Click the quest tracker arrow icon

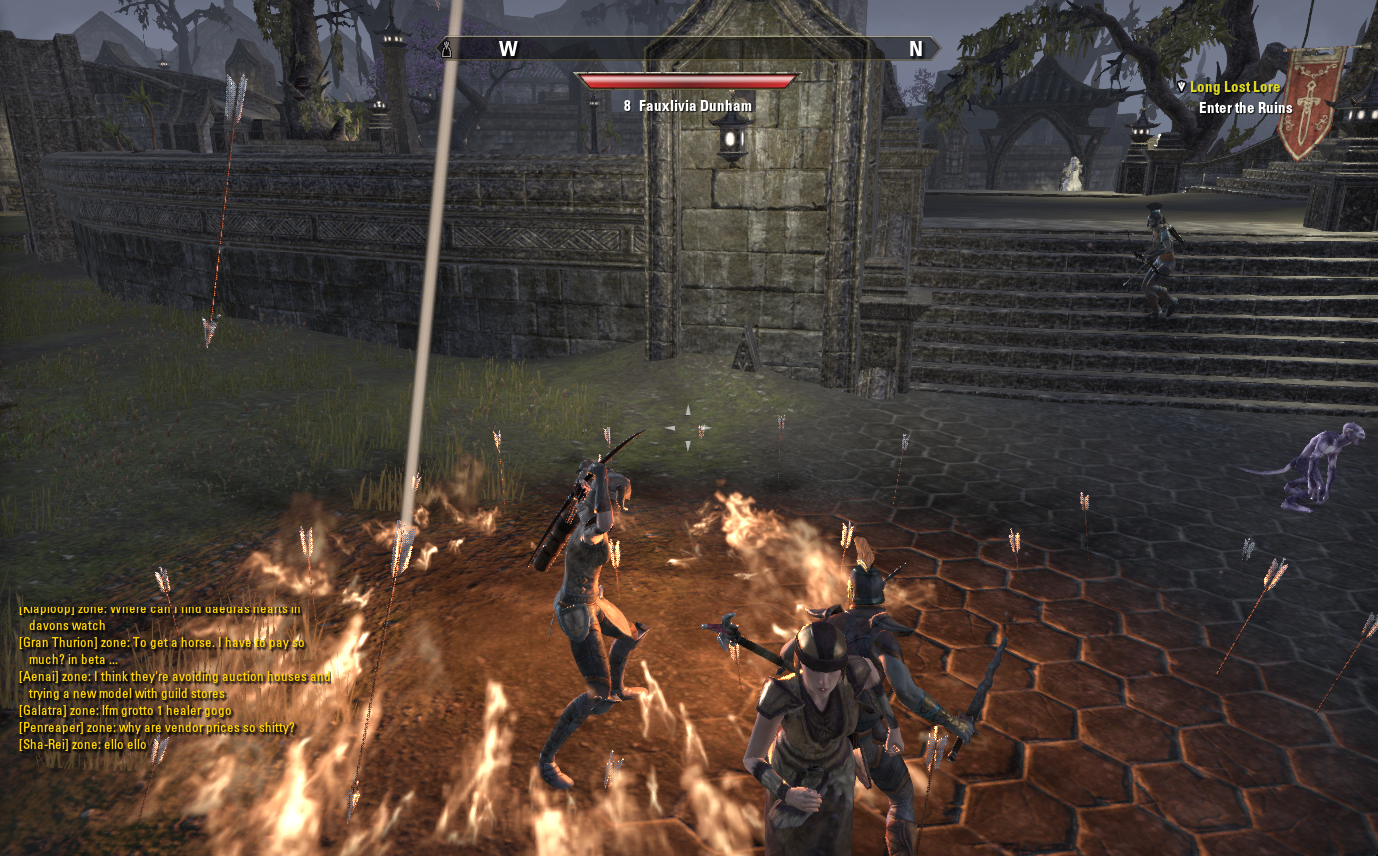[x=1181, y=88]
